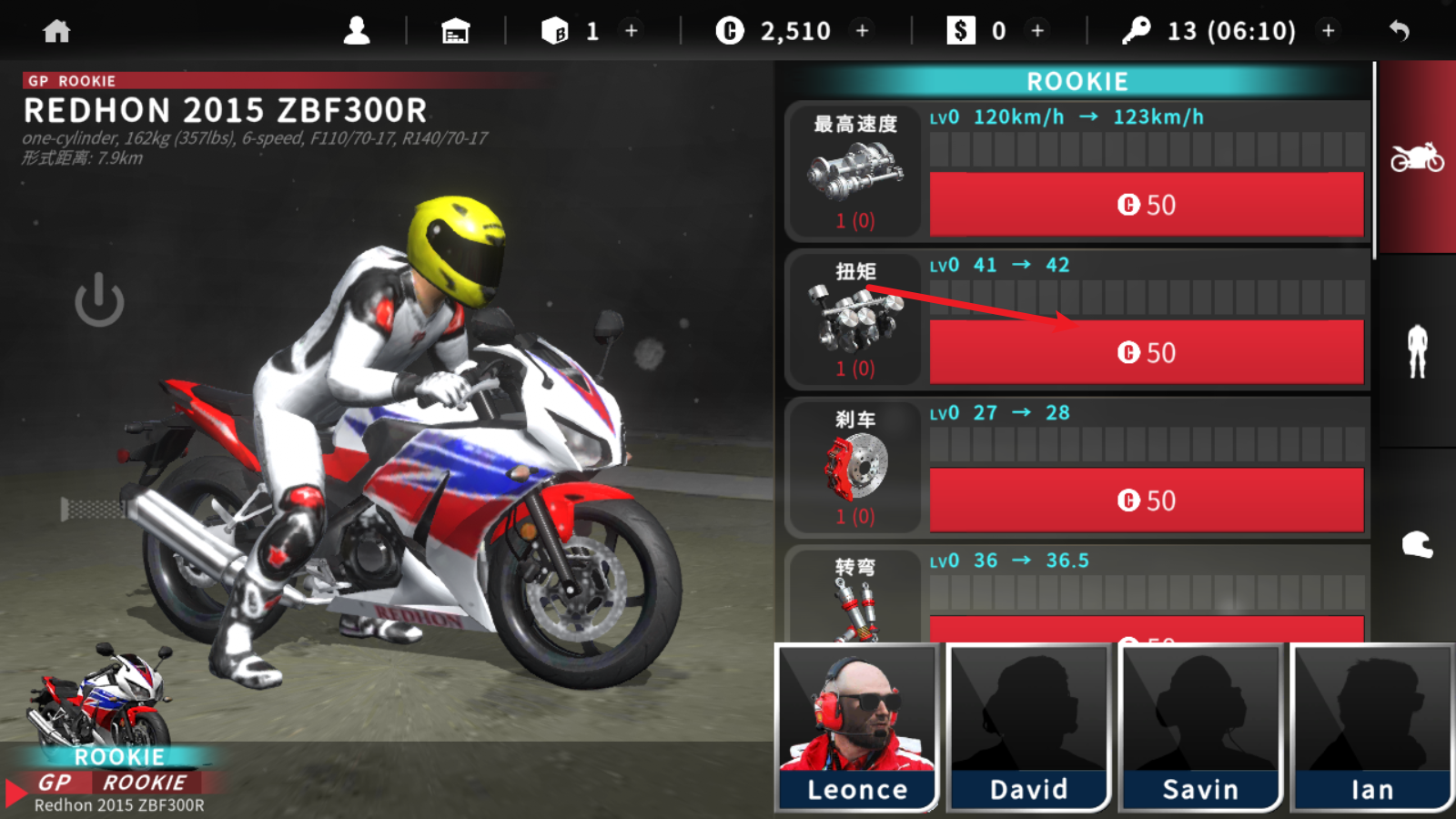Viewport: 1456px width, 819px height.
Task: Open the garage icon
Action: click(x=455, y=32)
